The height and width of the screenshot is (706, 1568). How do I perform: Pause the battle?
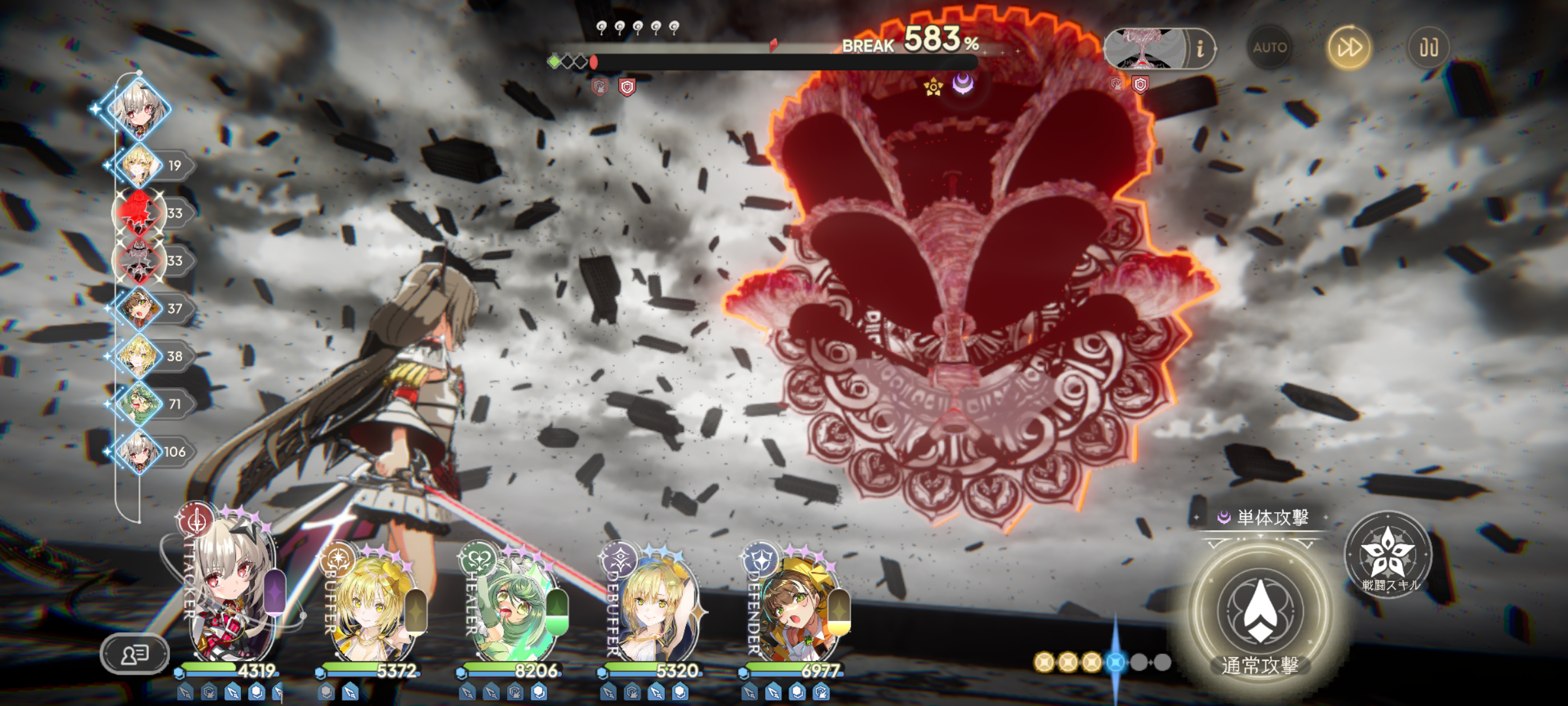(x=1428, y=48)
